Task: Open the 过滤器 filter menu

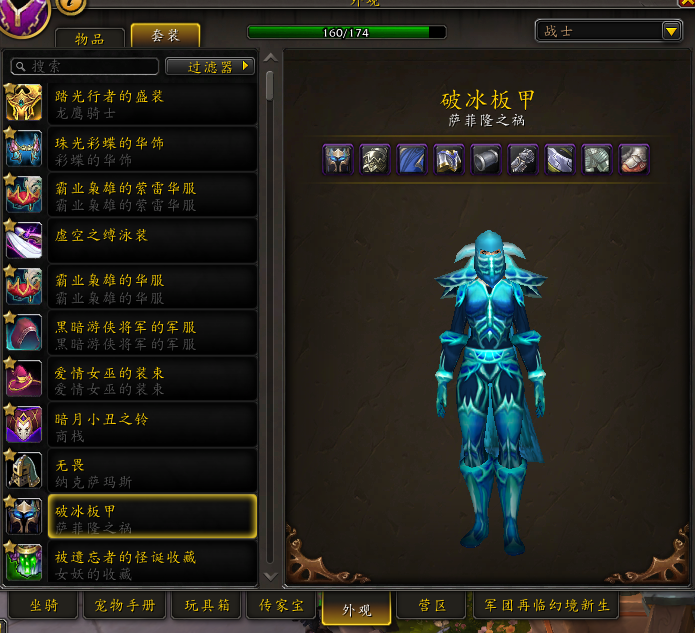Action: (209, 67)
